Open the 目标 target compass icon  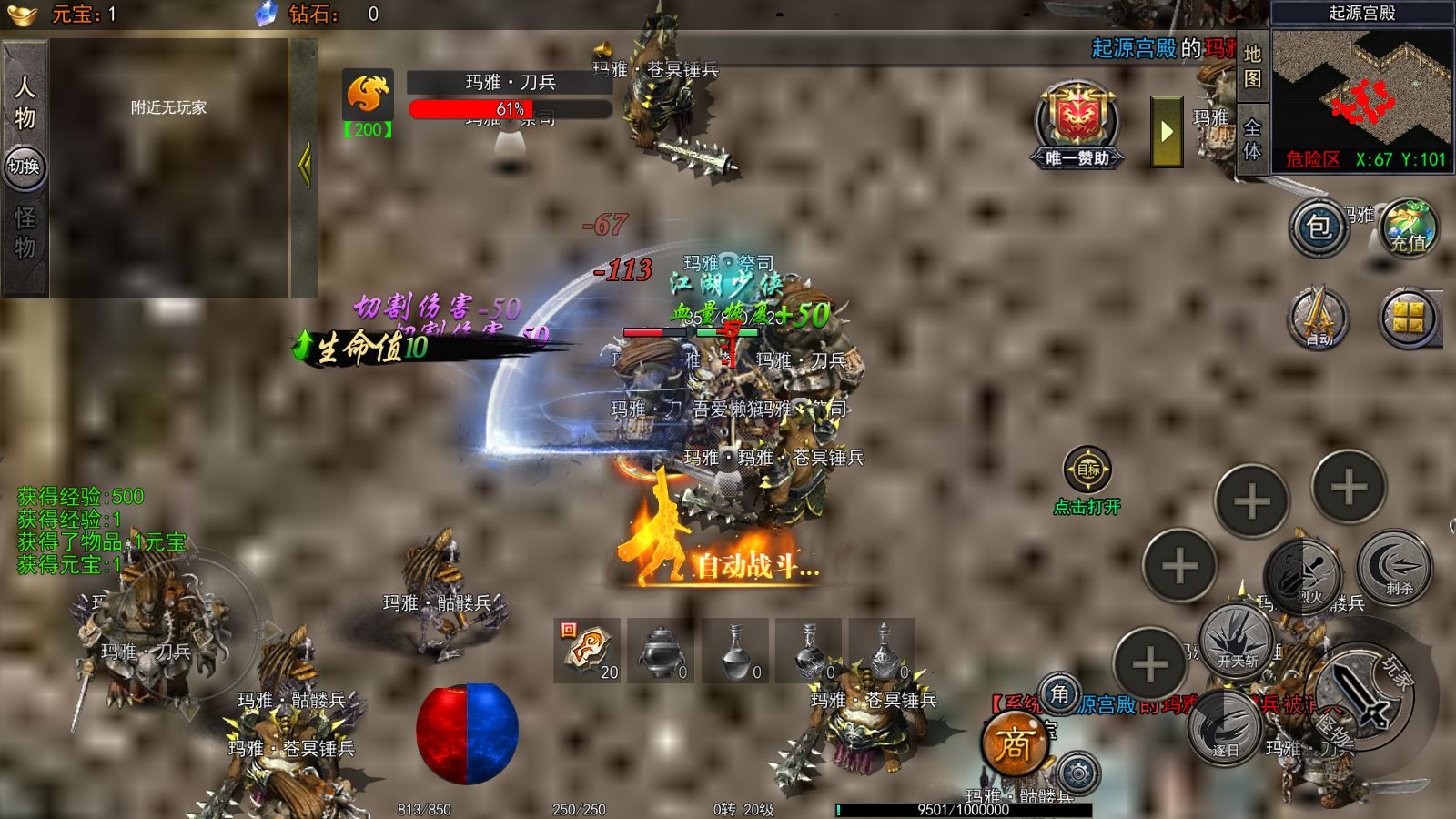[x=1087, y=470]
